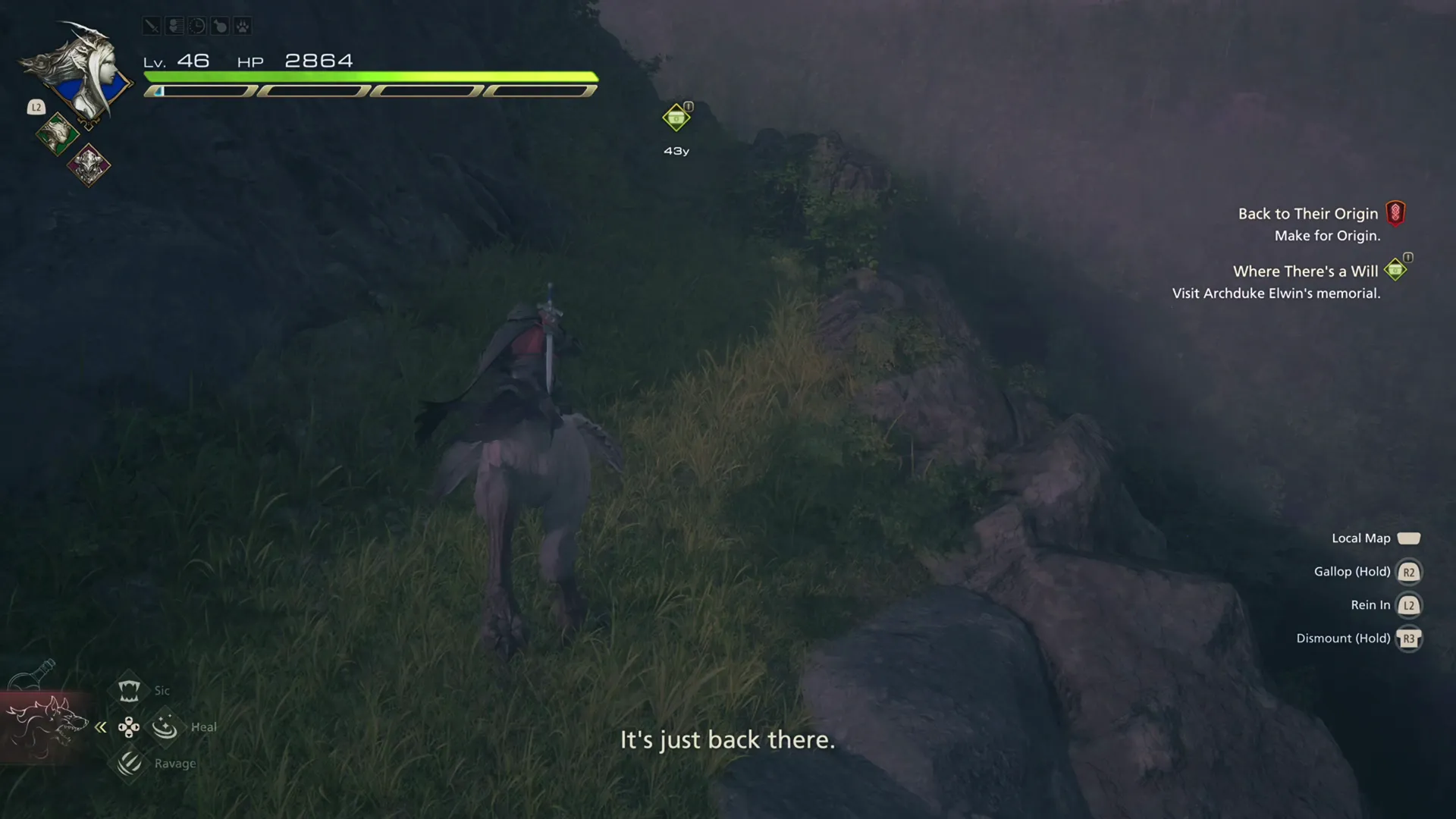The height and width of the screenshot is (819, 1456).
Task: Collapse the Torgal command wheel via the double chevron
Action: tap(101, 726)
